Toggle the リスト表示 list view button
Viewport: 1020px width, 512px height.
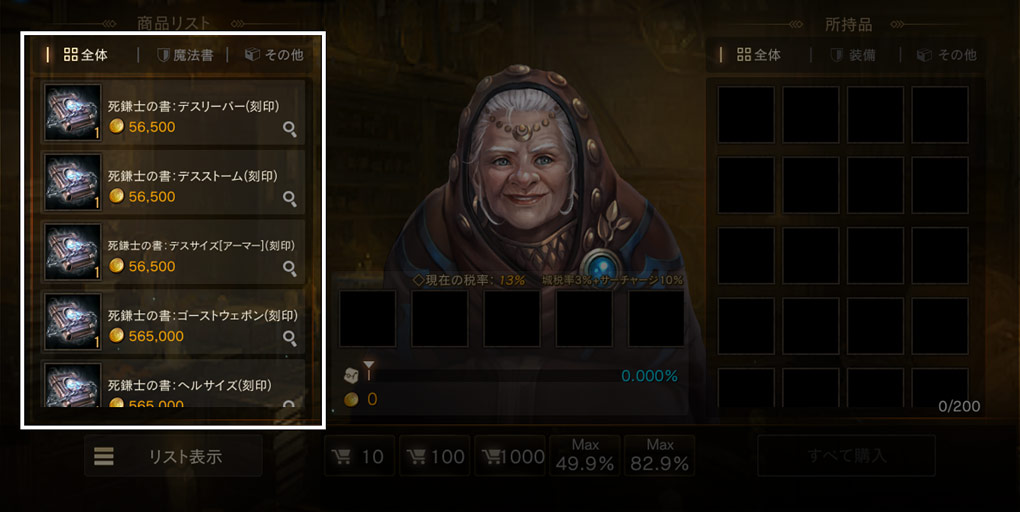[x=173, y=456]
